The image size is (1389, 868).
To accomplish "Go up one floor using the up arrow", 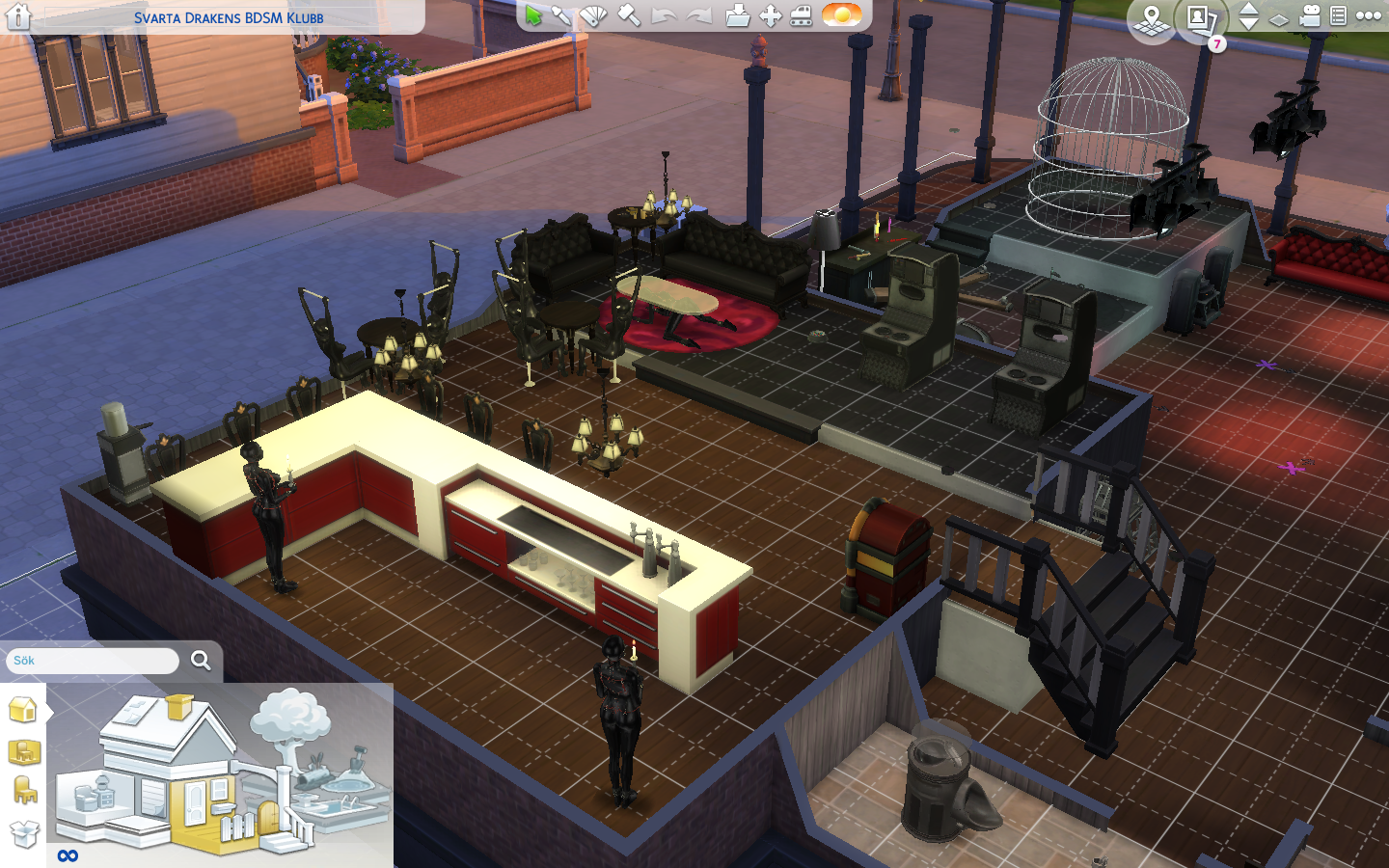I will click(1248, 10).
